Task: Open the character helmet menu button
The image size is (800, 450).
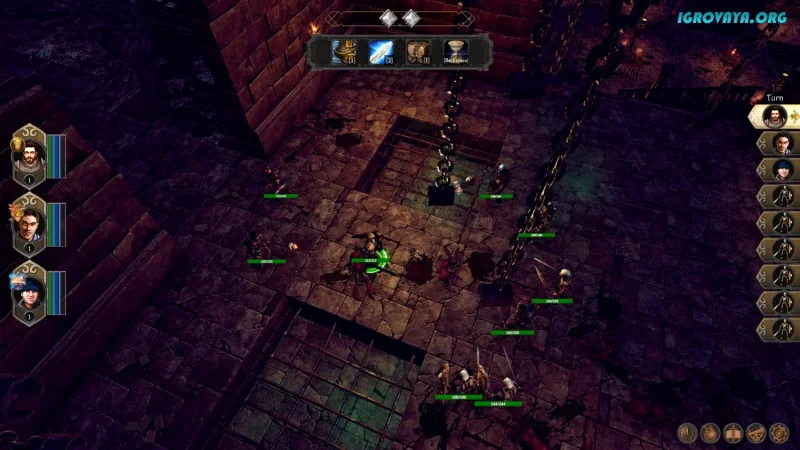Action: (688, 433)
